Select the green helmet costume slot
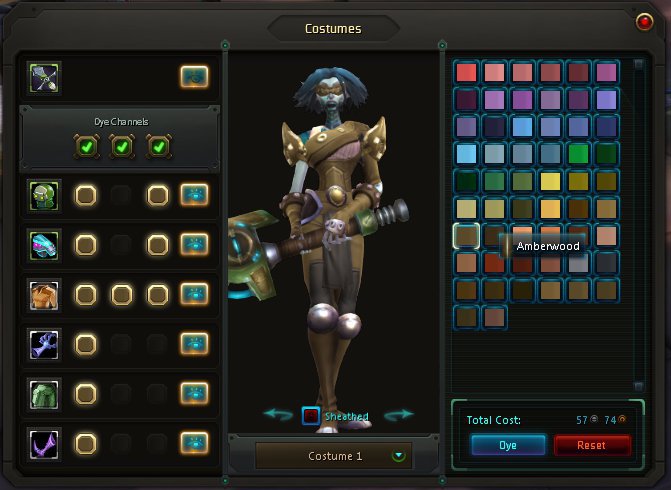This screenshot has height=490, width=671. pos(45,194)
